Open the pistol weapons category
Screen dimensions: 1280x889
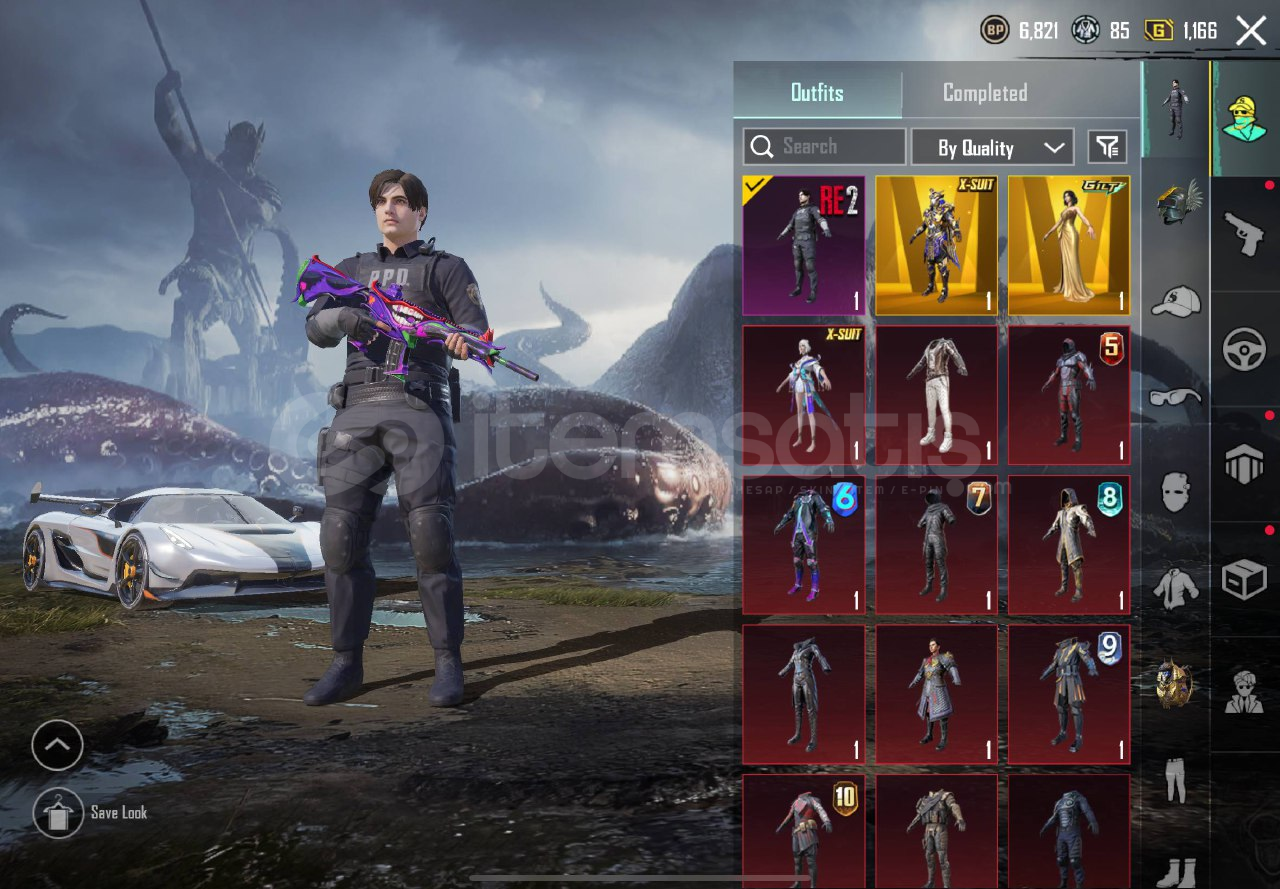click(x=1244, y=234)
